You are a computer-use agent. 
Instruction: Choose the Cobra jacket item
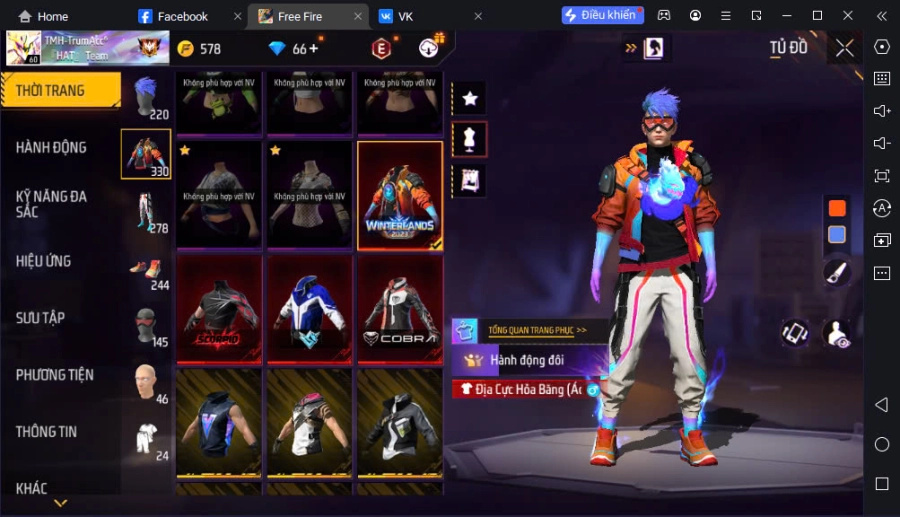400,308
